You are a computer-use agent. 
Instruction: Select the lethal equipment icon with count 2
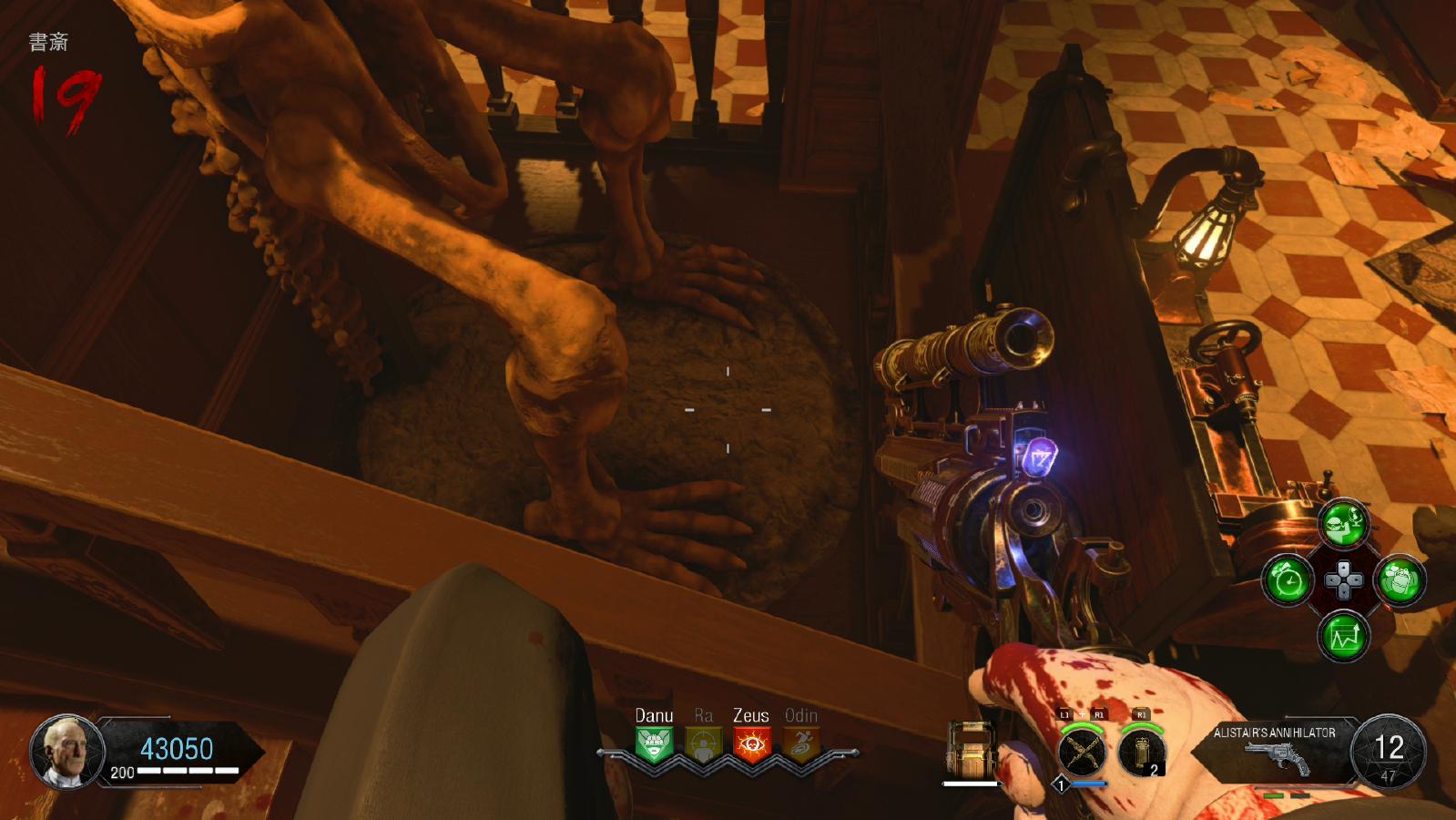[1142, 753]
